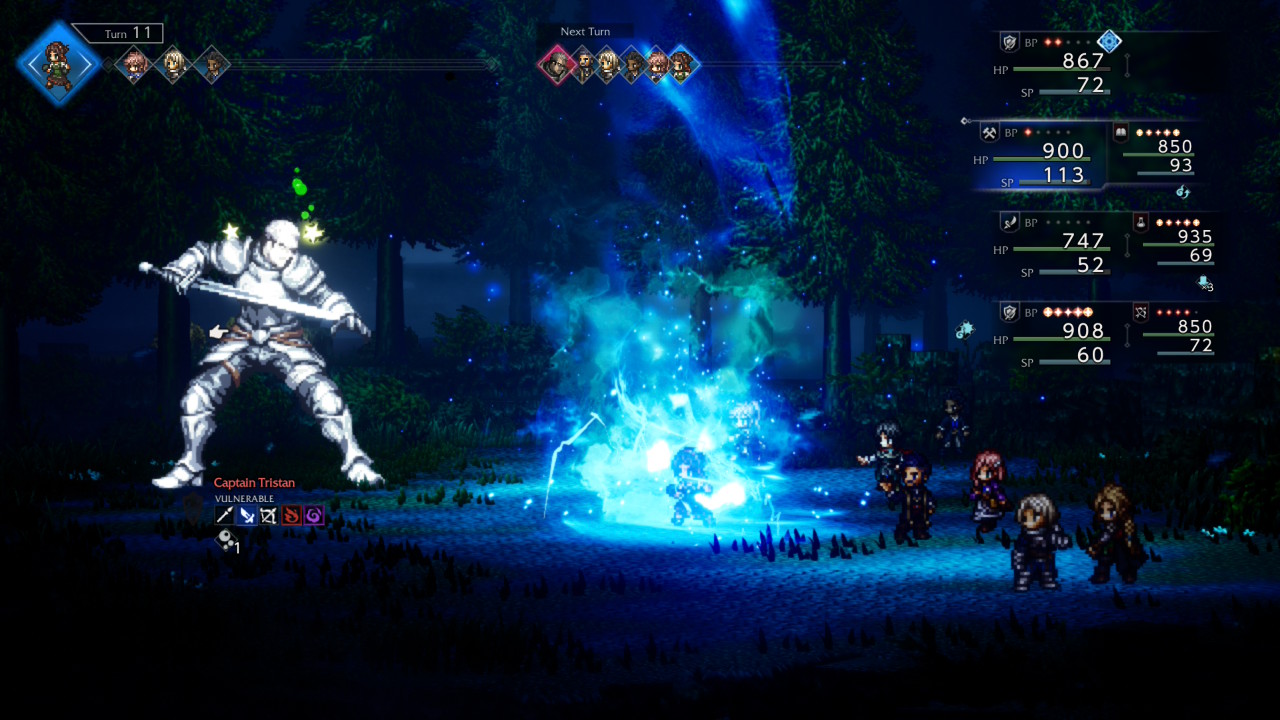Click the red enemy portrait under Next Turn

[554, 66]
